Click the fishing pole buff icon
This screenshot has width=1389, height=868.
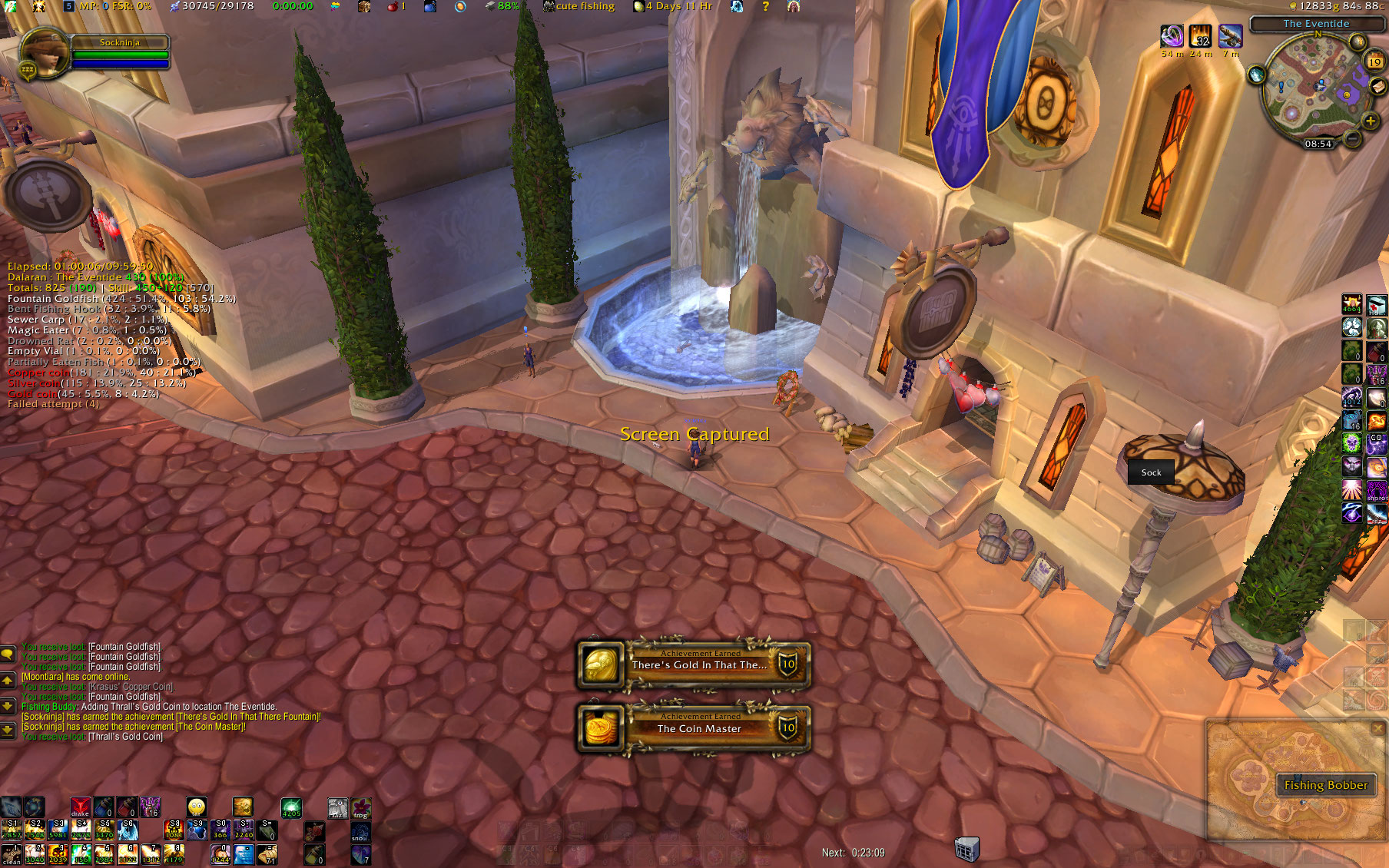pyautogui.click(x=1230, y=36)
